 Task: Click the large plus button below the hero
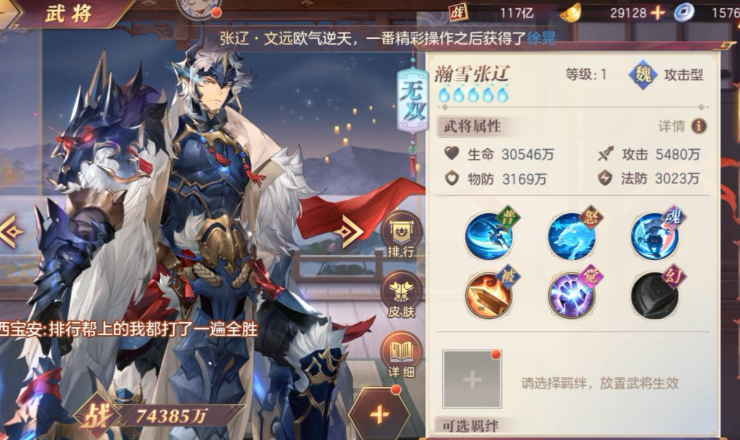pos(378,413)
